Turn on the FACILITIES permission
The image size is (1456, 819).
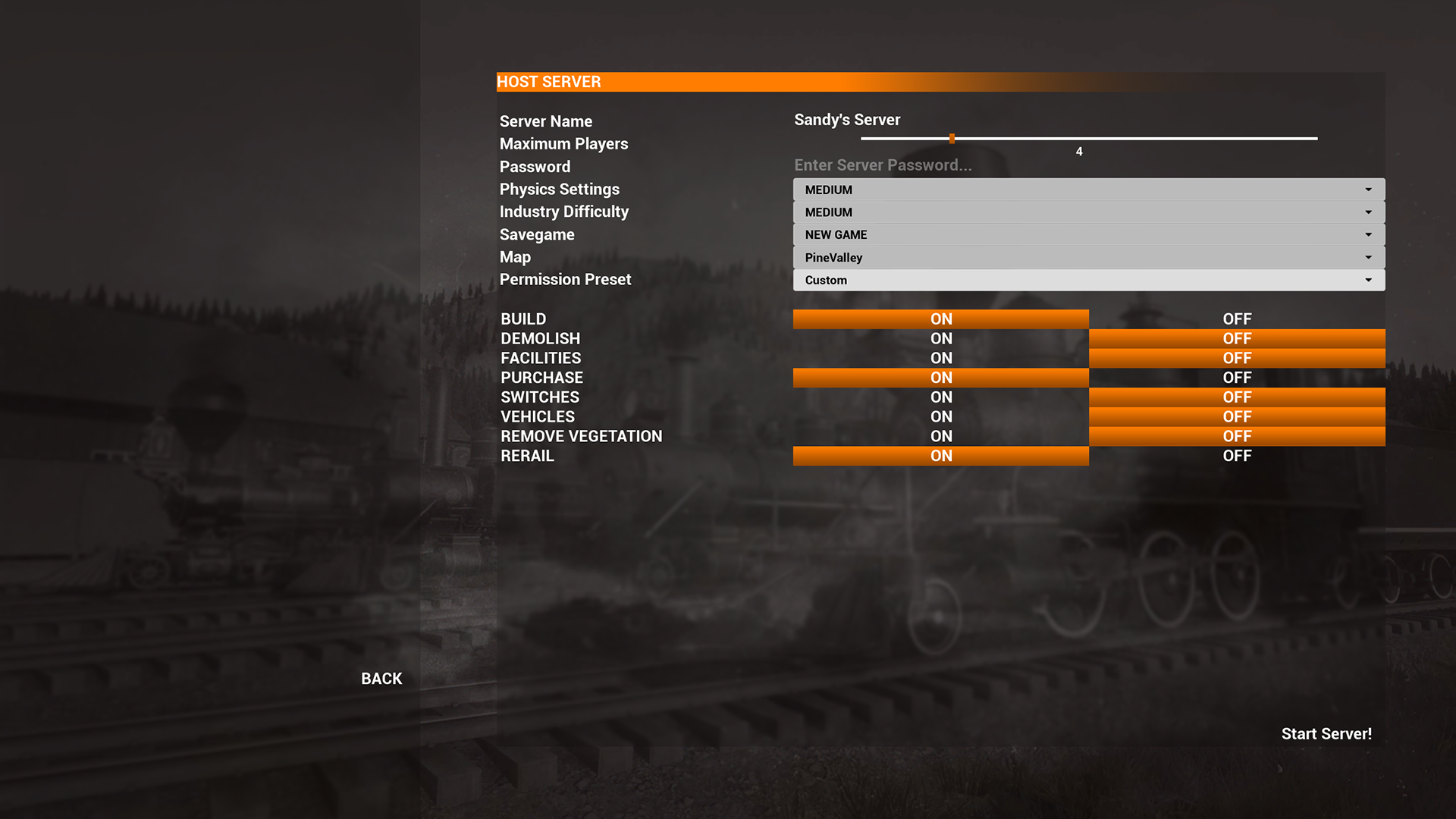[940, 357]
